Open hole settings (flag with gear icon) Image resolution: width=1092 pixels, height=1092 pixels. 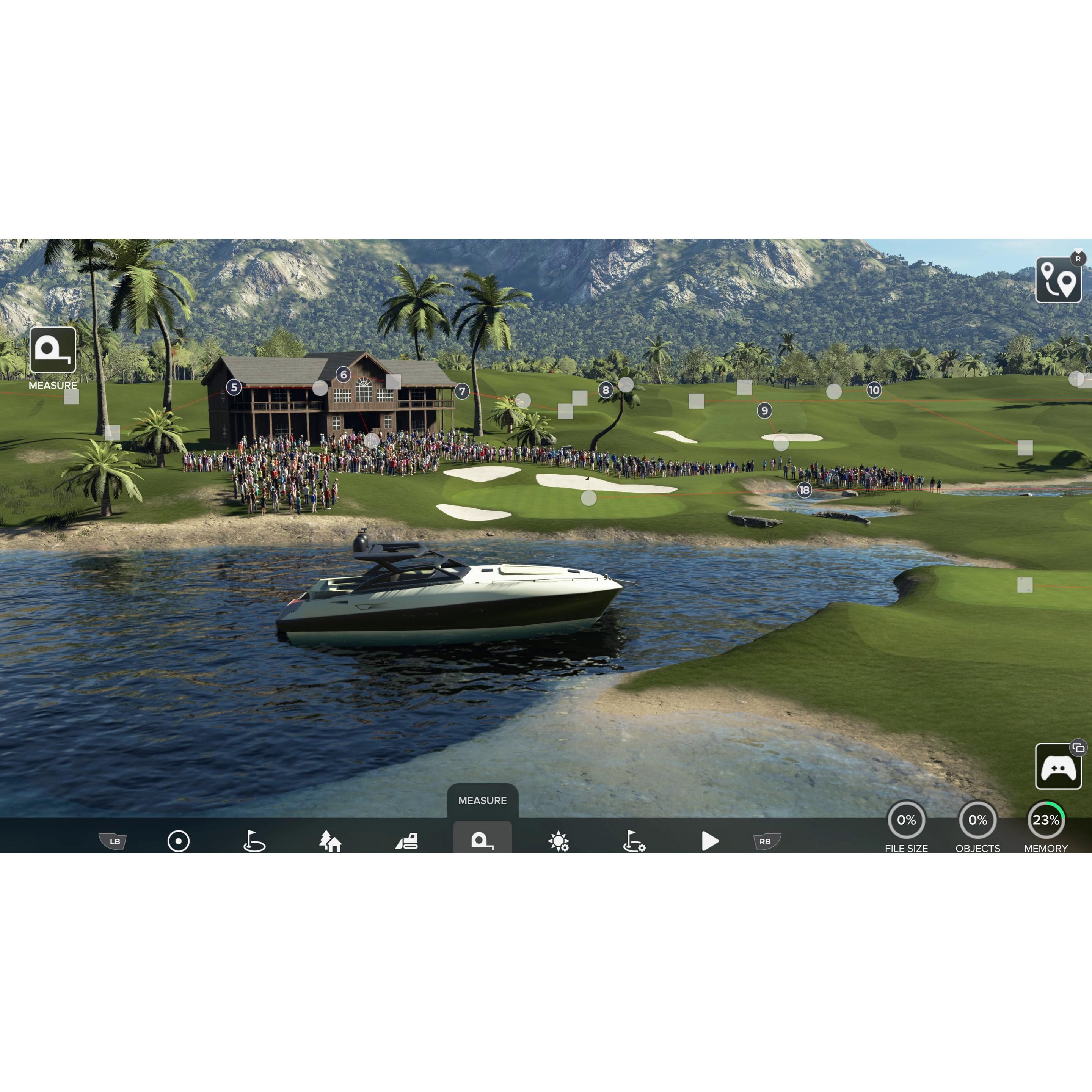pos(634,842)
